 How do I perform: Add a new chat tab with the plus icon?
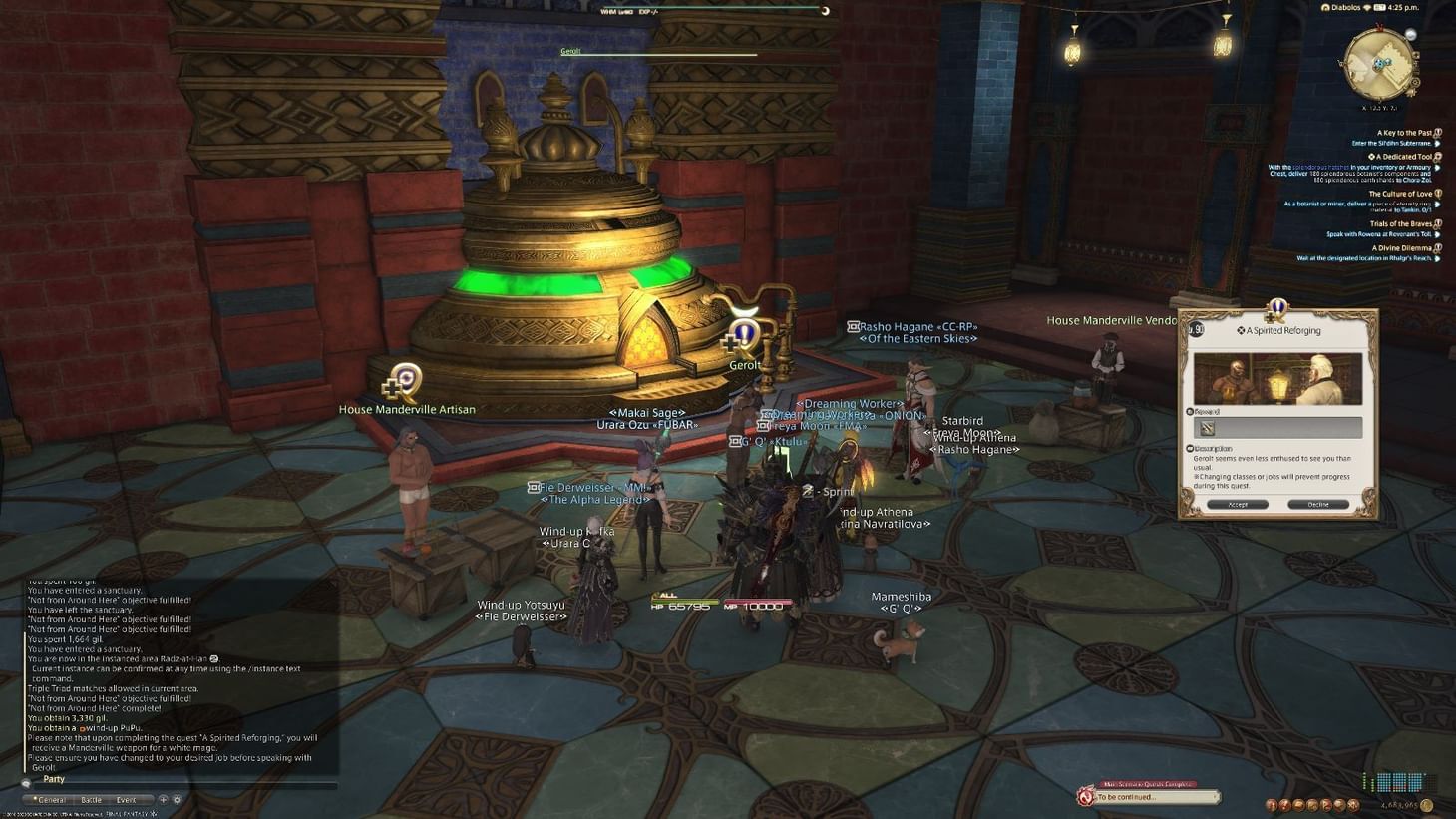[x=164, y=800]
